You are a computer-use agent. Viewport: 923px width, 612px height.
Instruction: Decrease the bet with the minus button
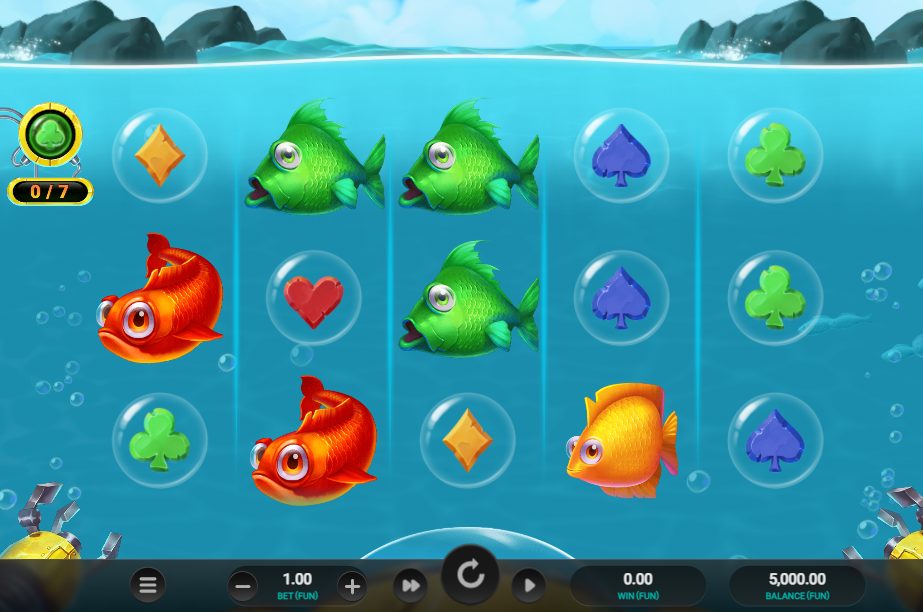(242, 585)
